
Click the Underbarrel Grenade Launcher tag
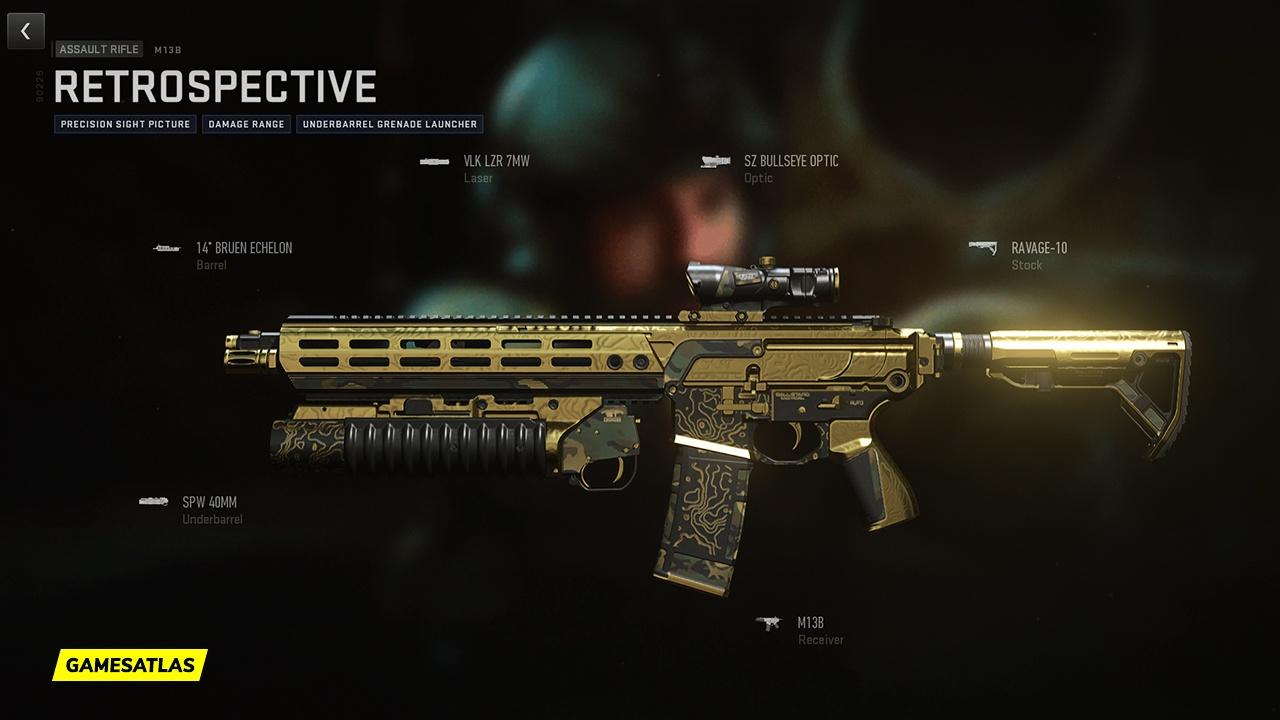[390, 125]
